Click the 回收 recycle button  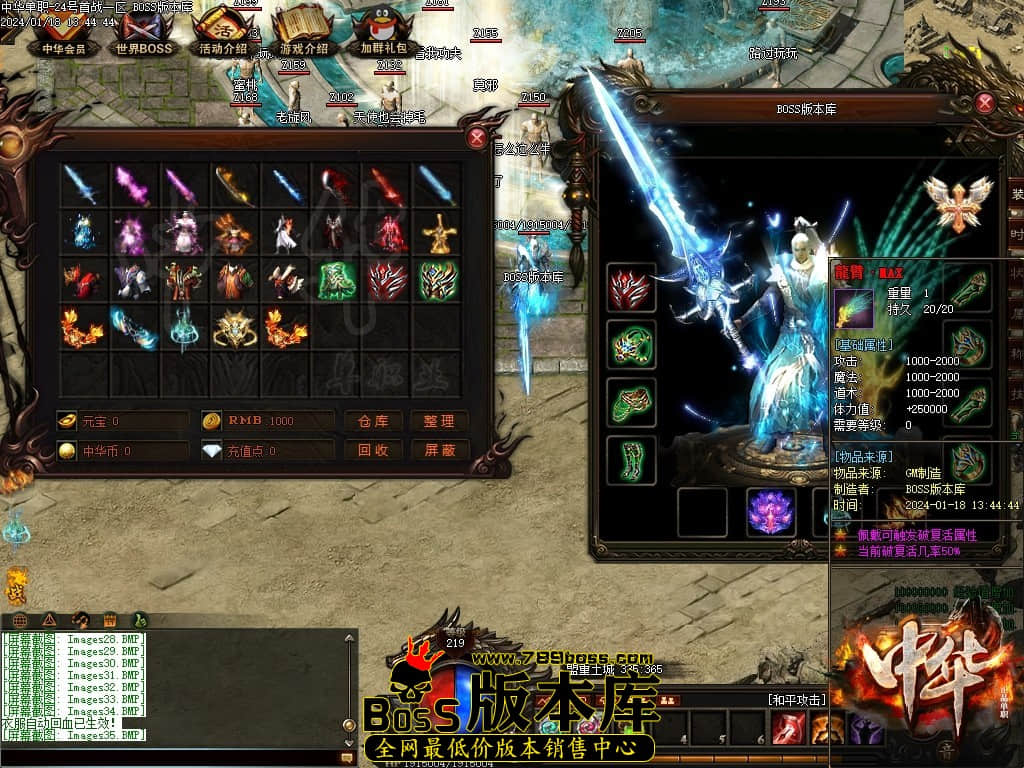click(x=373, y=450)
